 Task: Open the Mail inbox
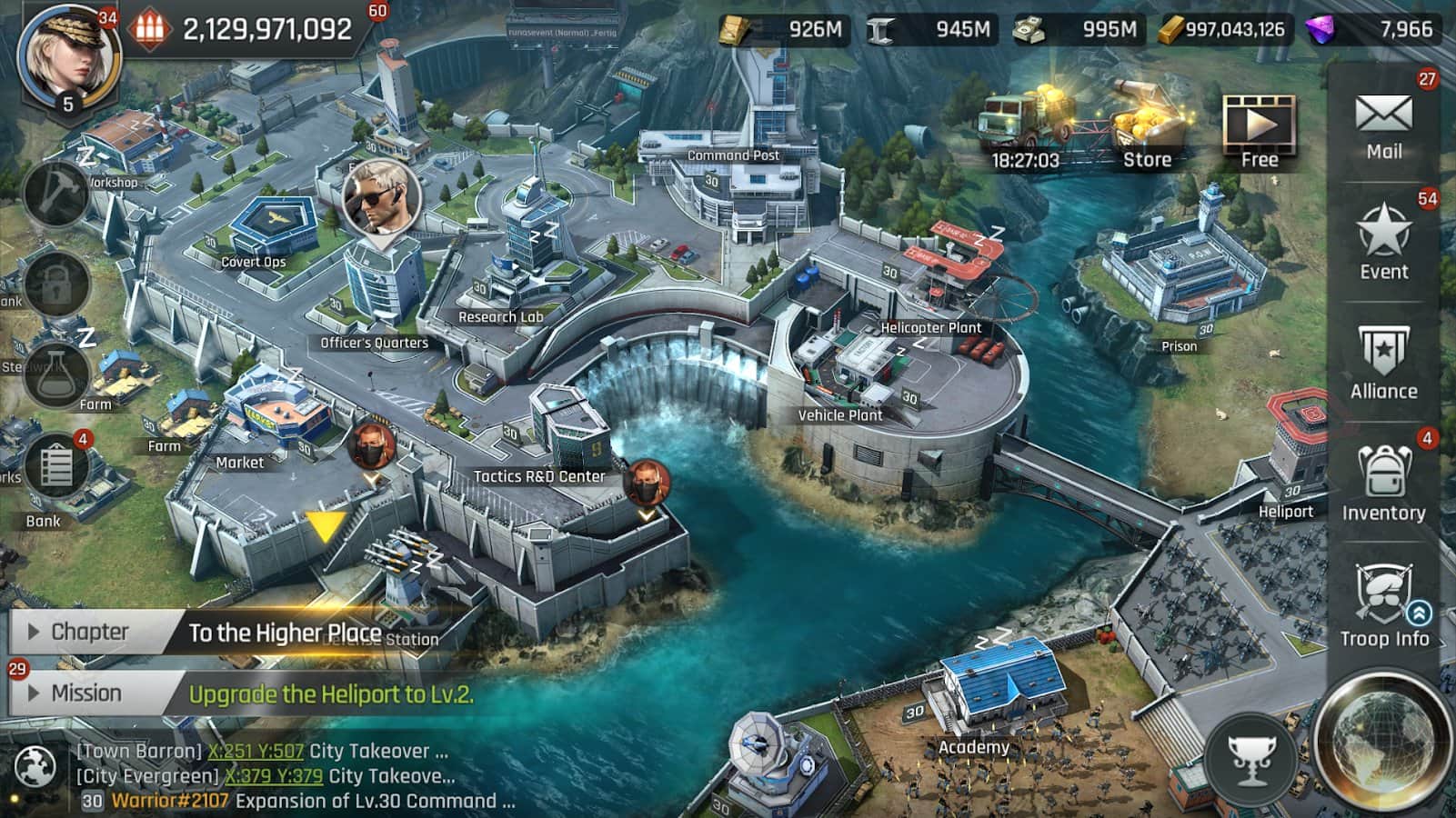[x=1383, y=127]
